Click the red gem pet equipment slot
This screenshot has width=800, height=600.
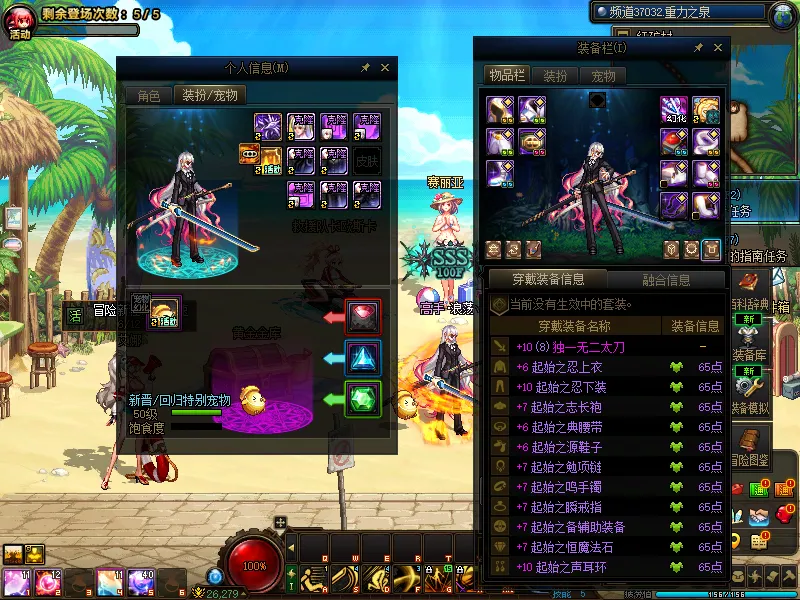click(363, 316)
